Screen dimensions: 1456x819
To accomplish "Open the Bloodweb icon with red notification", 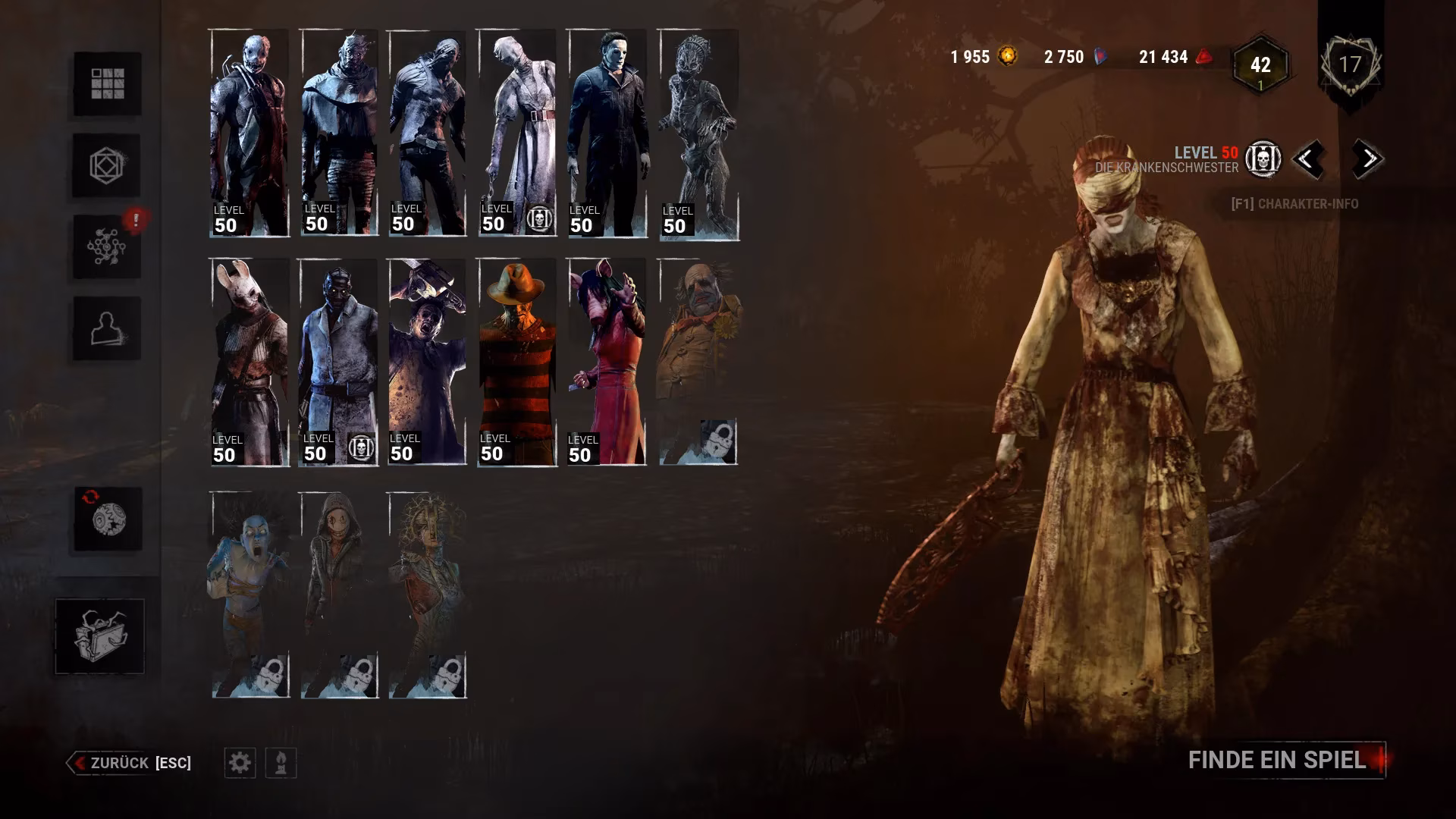I will click(x=106, y=246).
